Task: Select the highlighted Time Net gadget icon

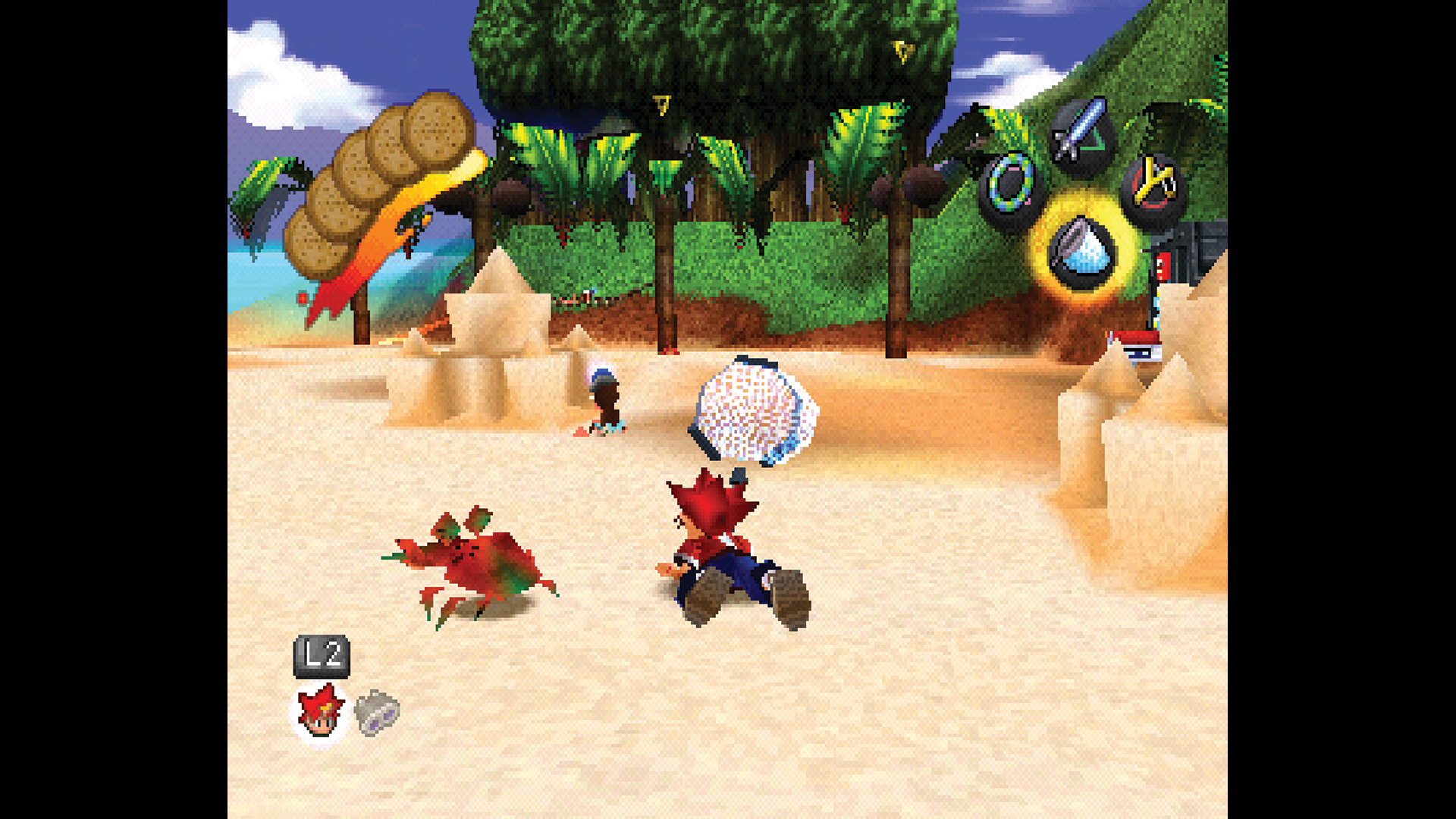Action: 1081,250
